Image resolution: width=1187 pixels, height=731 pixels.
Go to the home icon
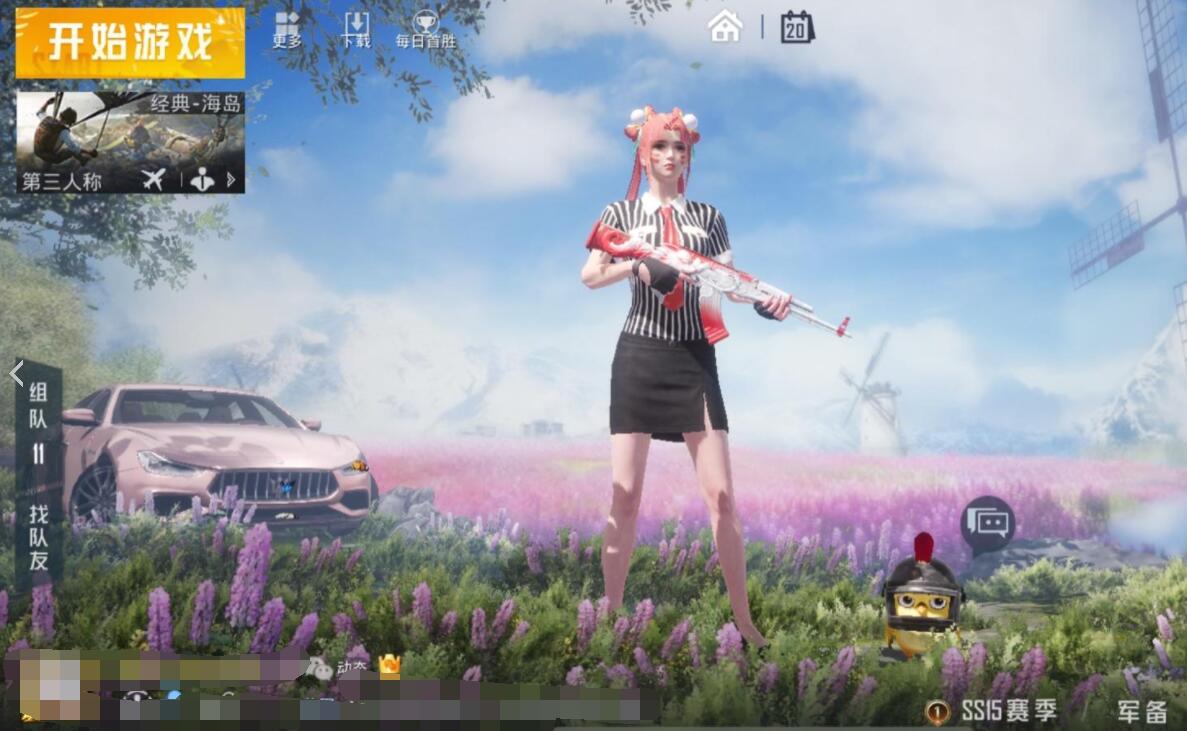[725, 26]
